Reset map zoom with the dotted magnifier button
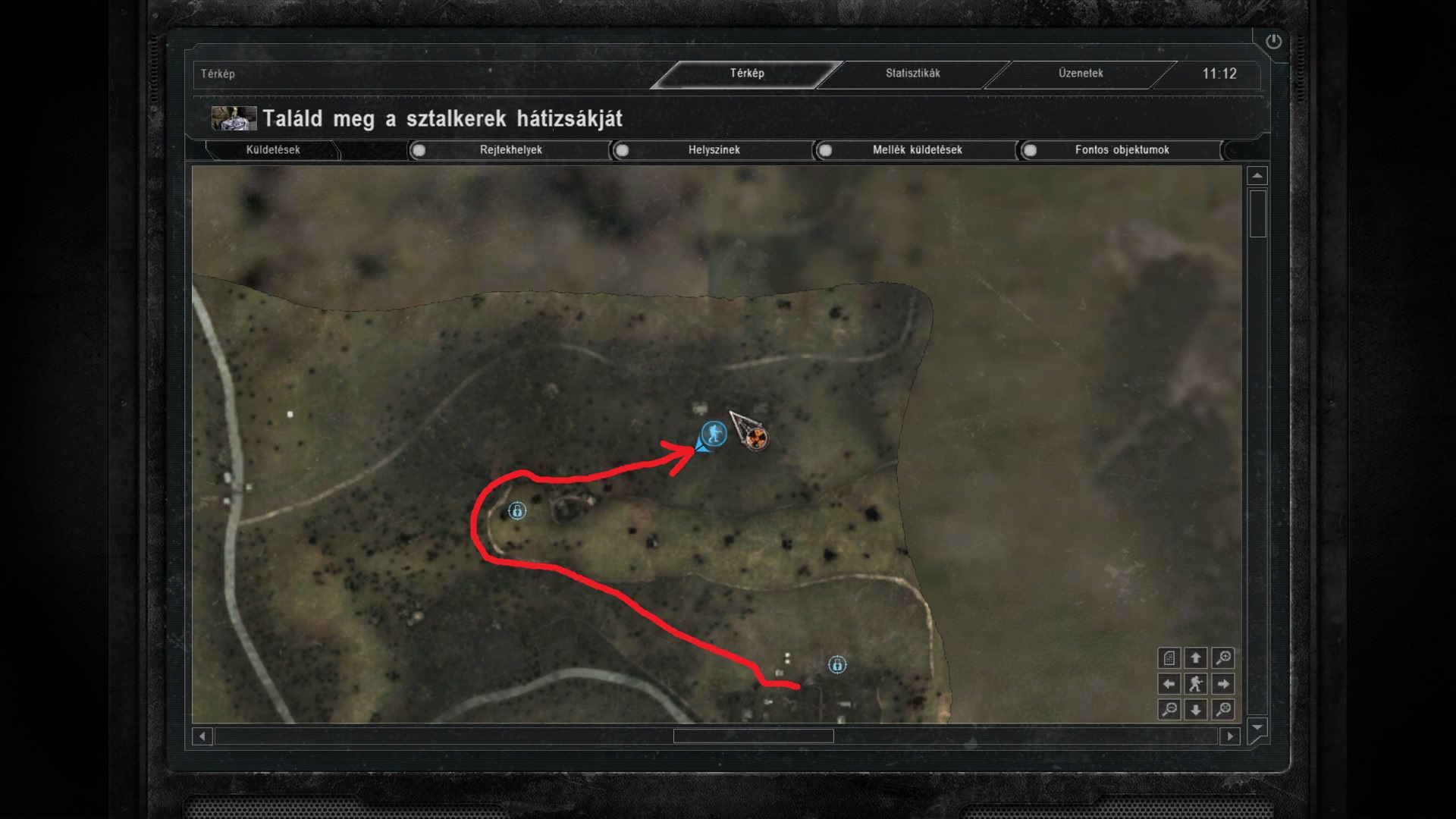The width and height of the screenshot is (1456, 819). tap(1222, 710)
